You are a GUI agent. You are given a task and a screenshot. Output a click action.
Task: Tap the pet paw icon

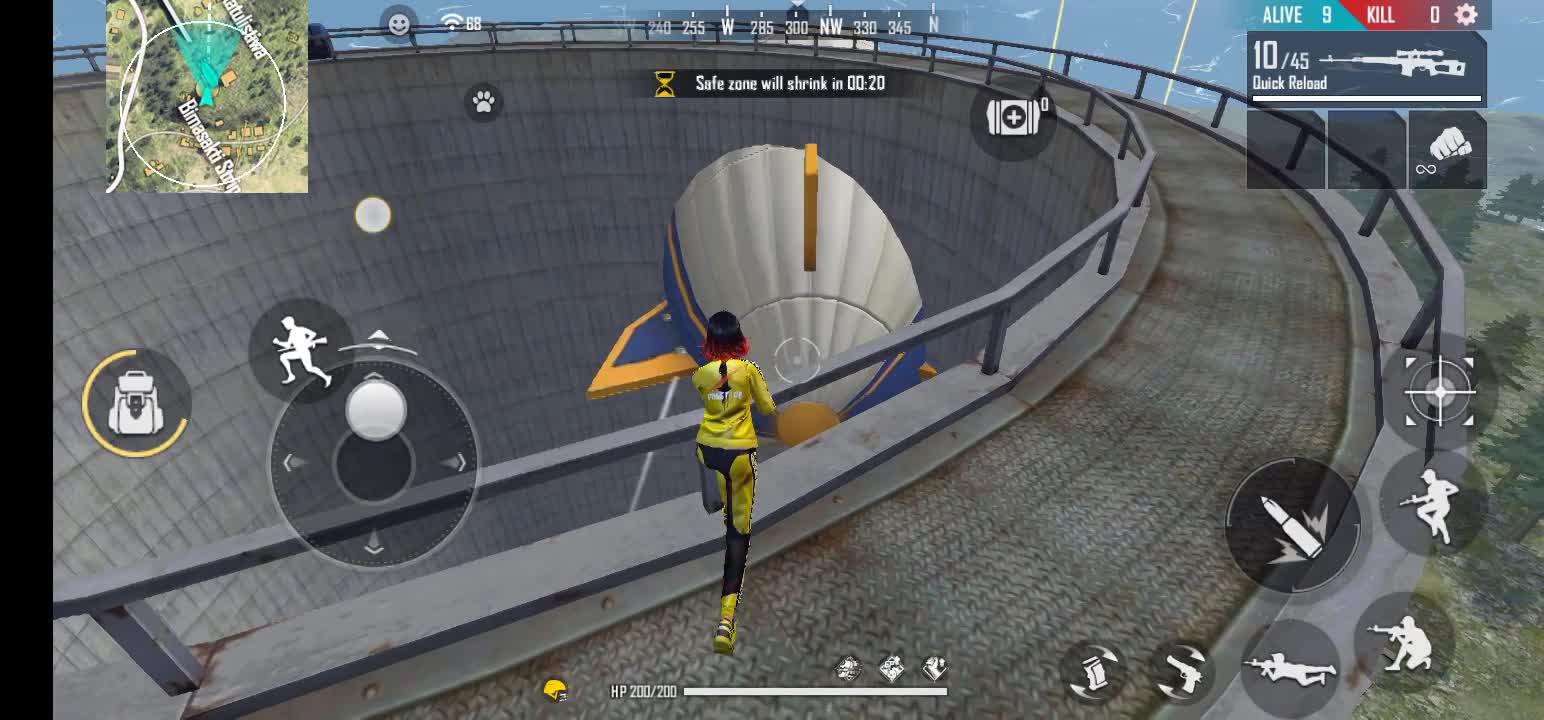(484, 101)
